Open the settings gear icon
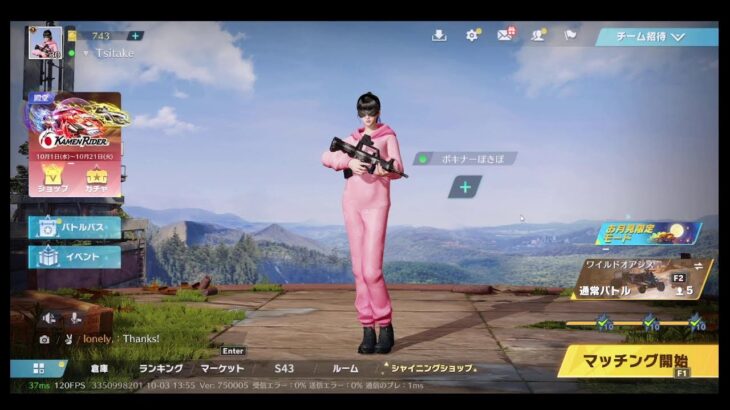Viewport: 730px width, 410px height. click(x=472, y=35)
